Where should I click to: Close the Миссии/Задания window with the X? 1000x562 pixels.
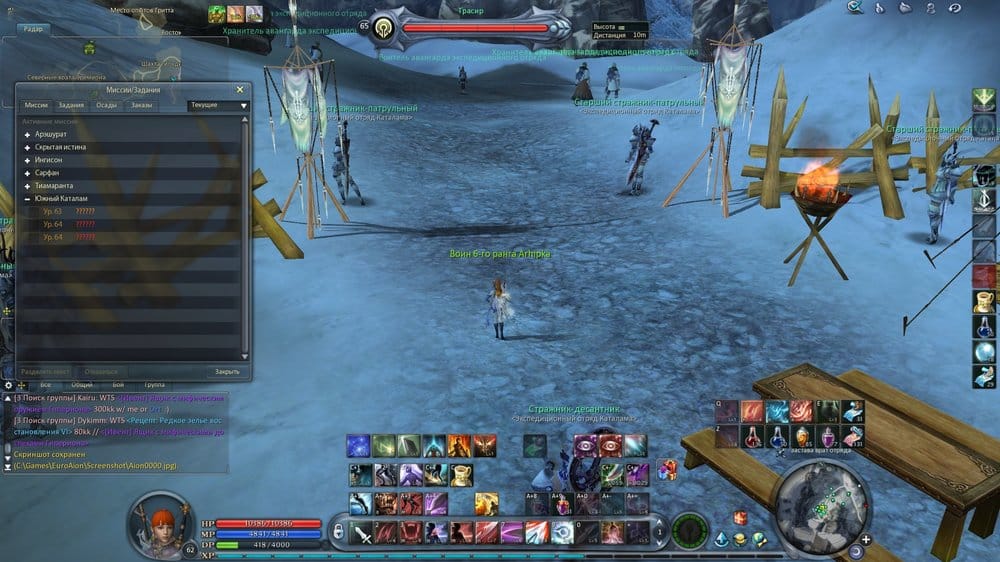click(240, 90)
